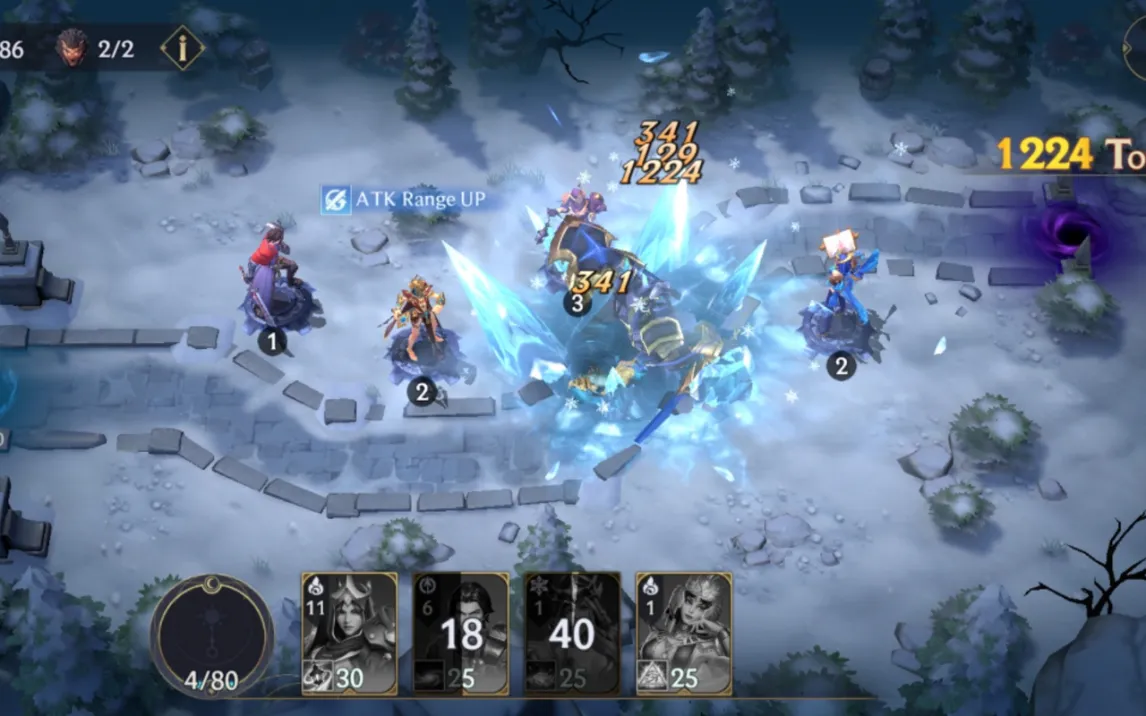1146x716 pixels.
Task: Choose the hero card with cooldown 18
Action: (461, 633)
